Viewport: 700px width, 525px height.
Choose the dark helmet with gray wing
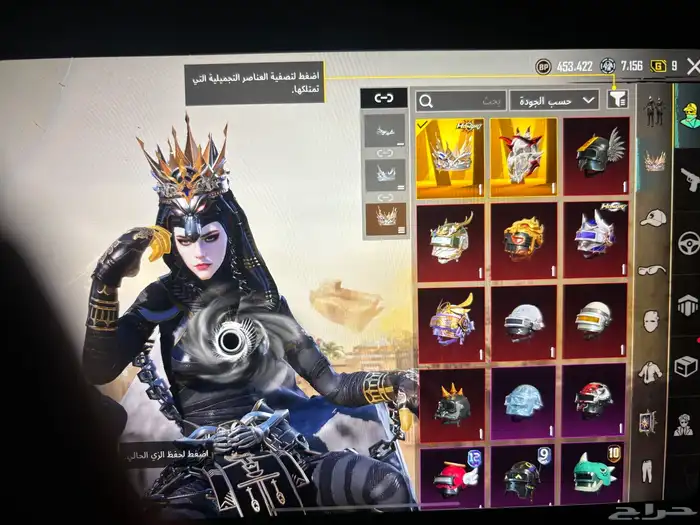pos(596,157)
